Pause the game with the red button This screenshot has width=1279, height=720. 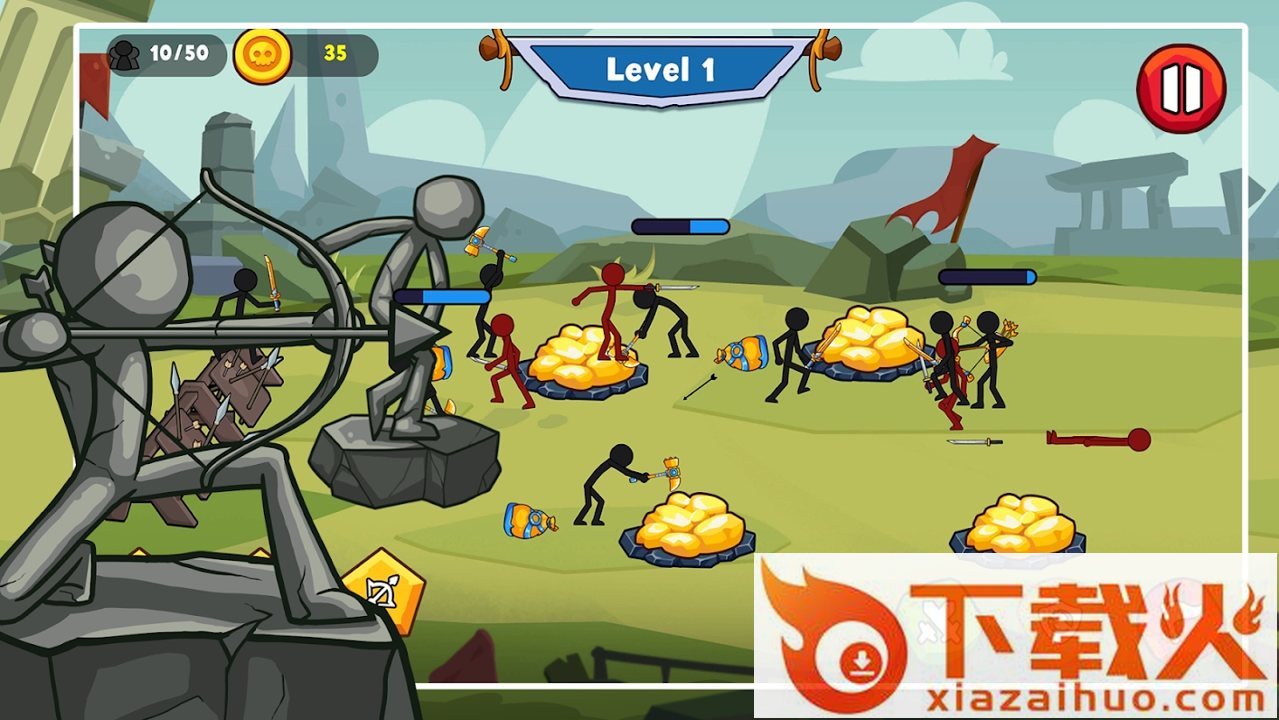[1181, 89]
